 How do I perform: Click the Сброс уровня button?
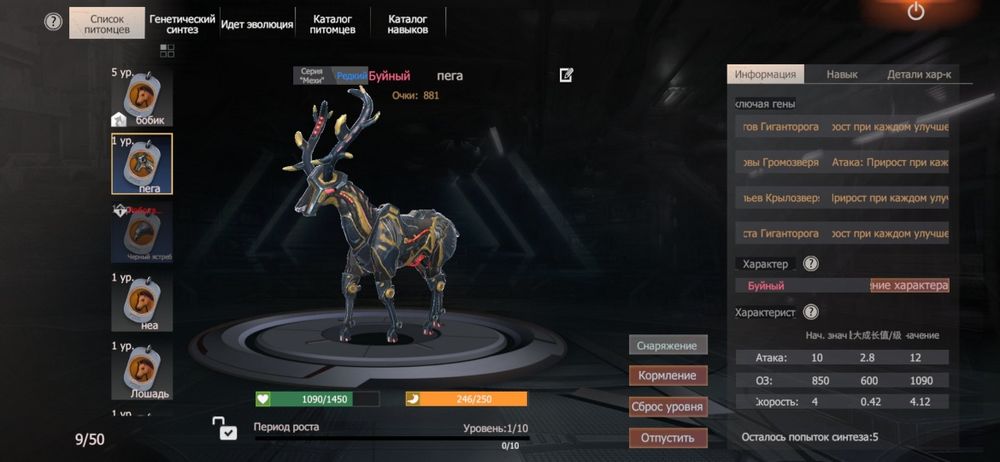pos(668,407)
